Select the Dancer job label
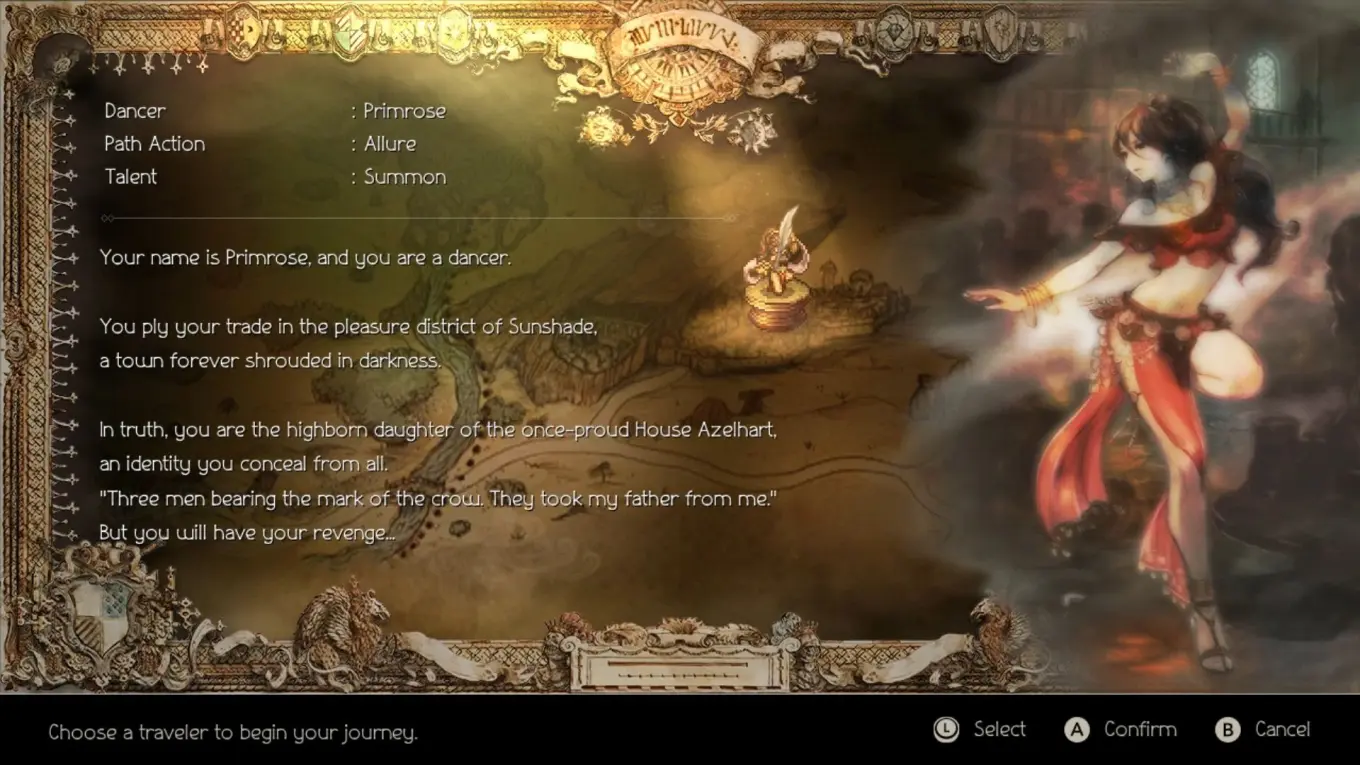 [134, 110]
